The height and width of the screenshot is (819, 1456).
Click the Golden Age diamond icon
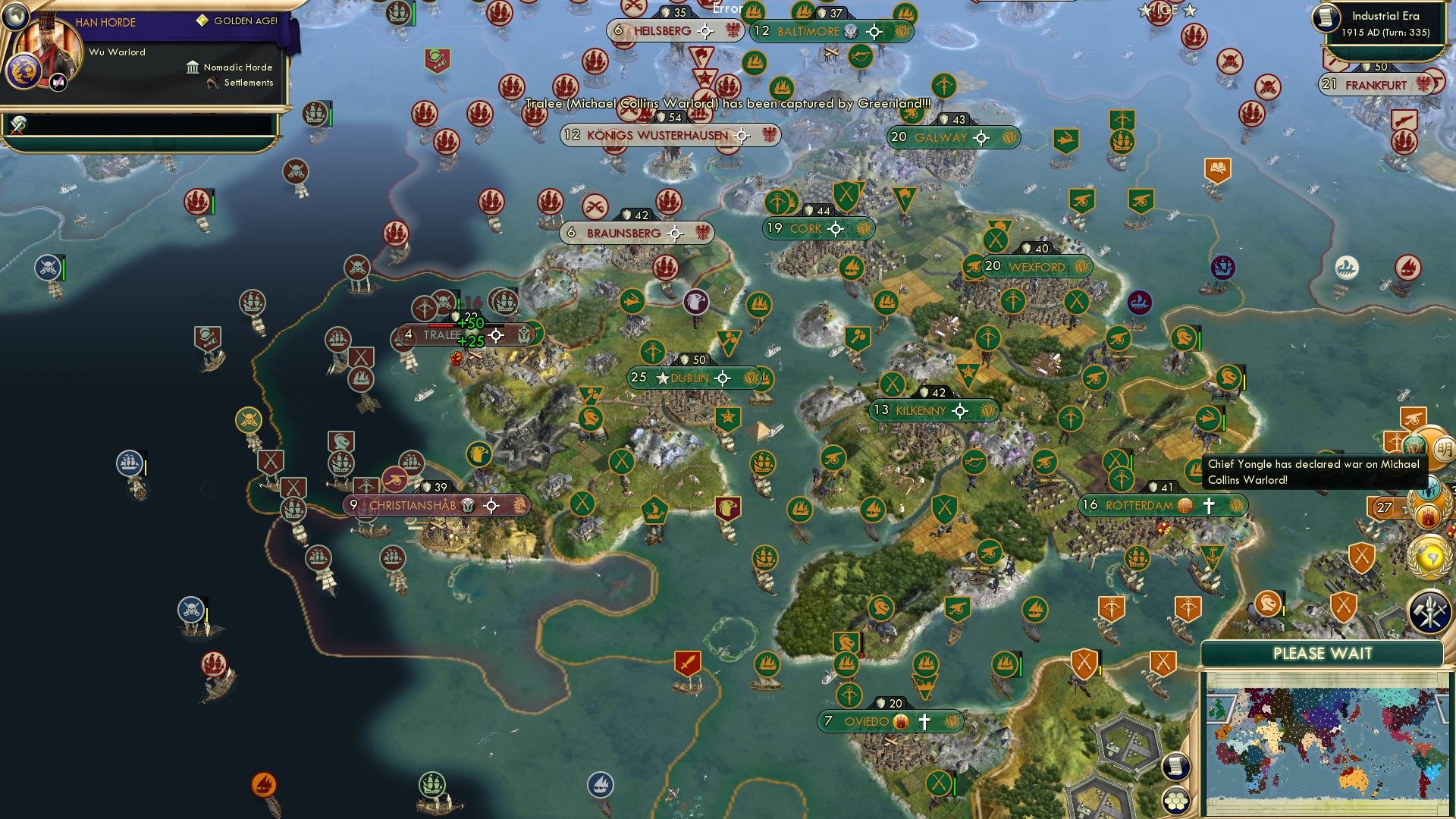(x=202, y=21)
